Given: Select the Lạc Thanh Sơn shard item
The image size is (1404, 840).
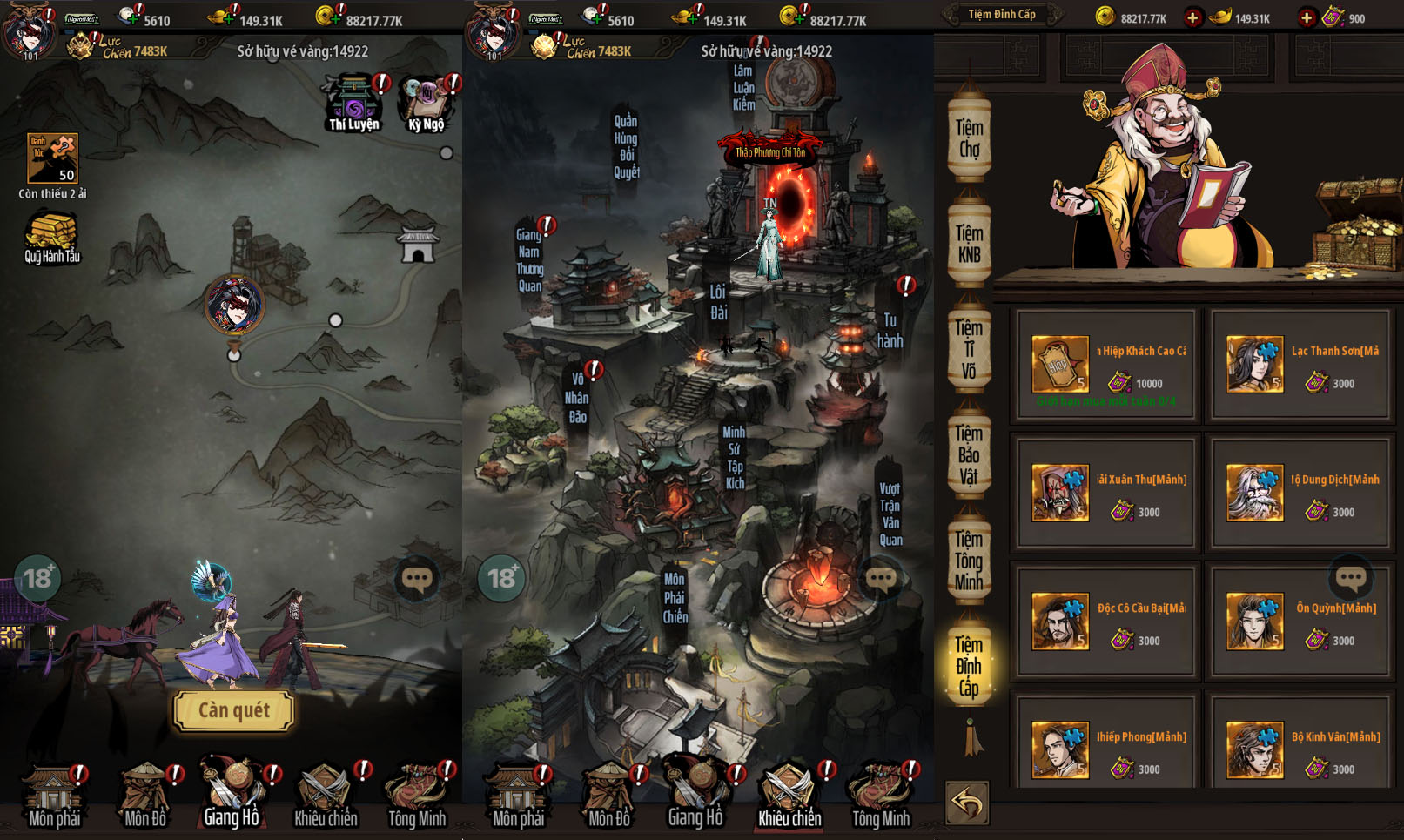Looking at the screenshot, I should point(1300,366).
